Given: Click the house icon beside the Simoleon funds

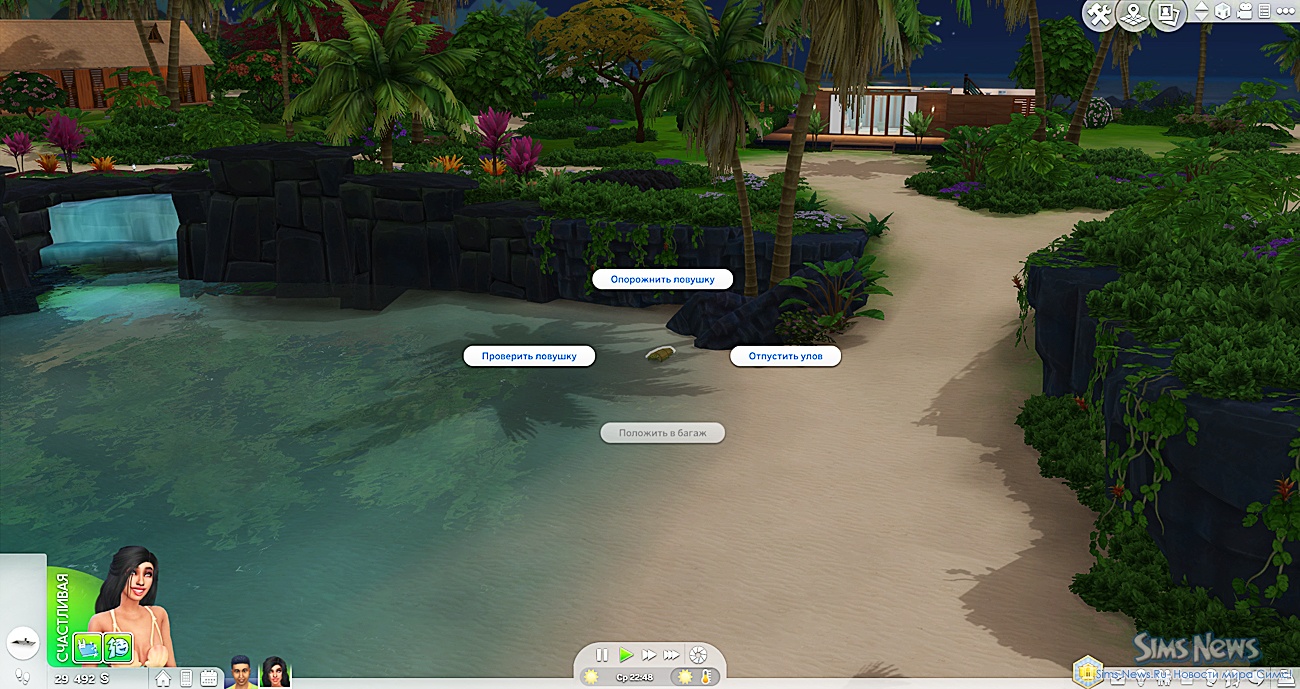Looking at the screenshot, I should [x=163, y=679].
